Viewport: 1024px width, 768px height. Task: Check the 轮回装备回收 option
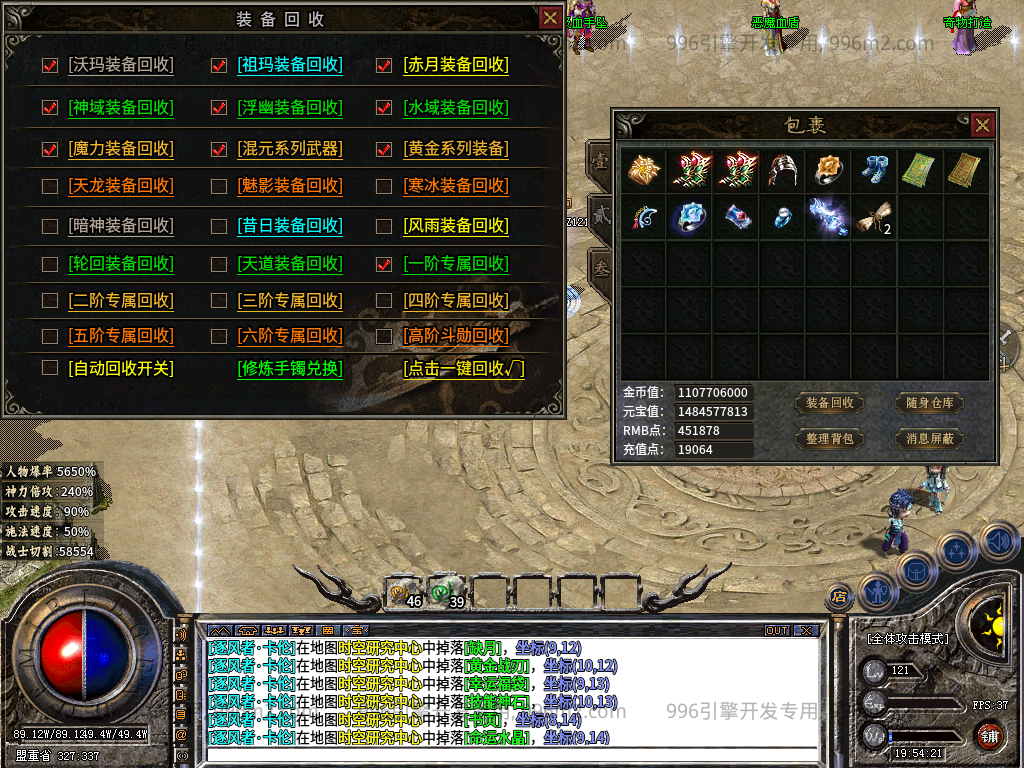(50, 265)
